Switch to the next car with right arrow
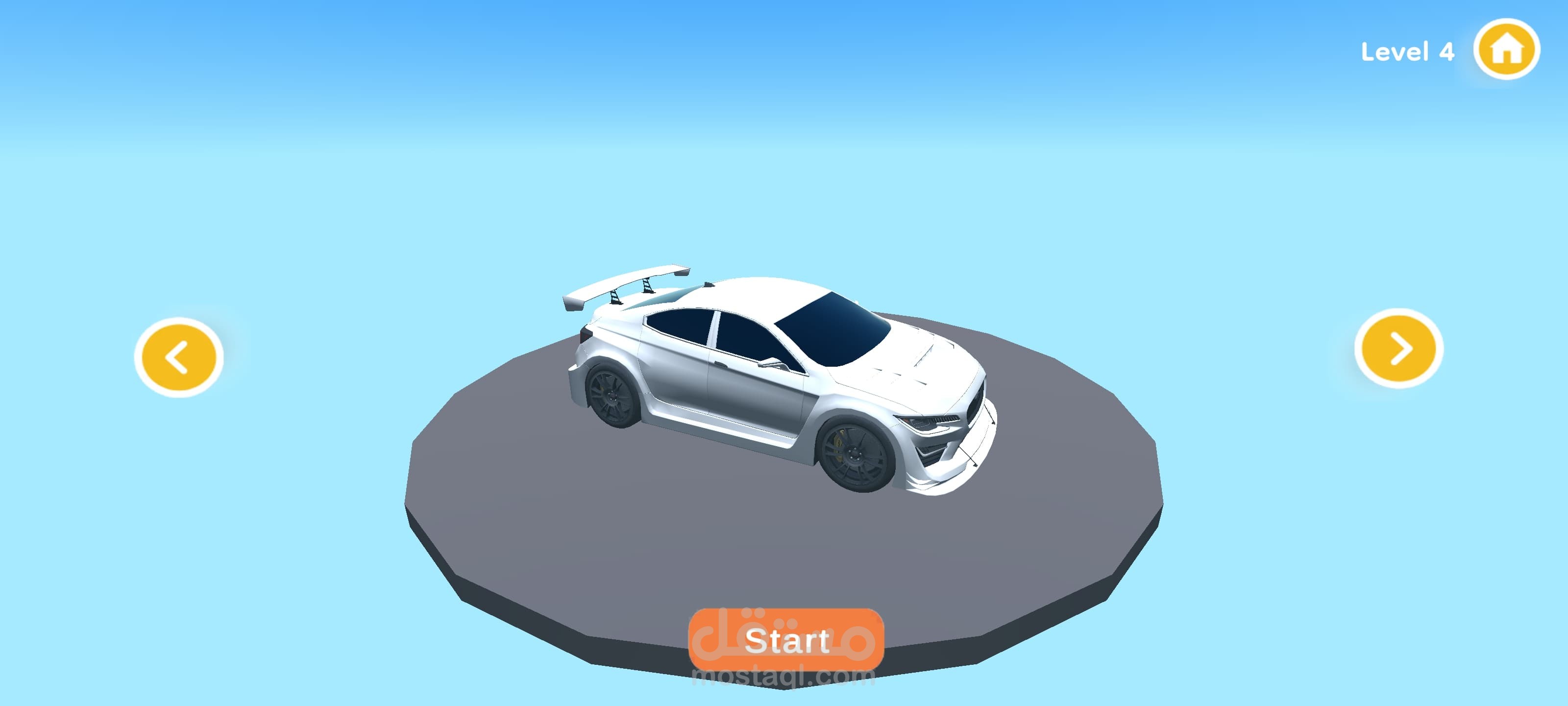Viewport: 1568px width, 706px height. tap(1398, 349)
